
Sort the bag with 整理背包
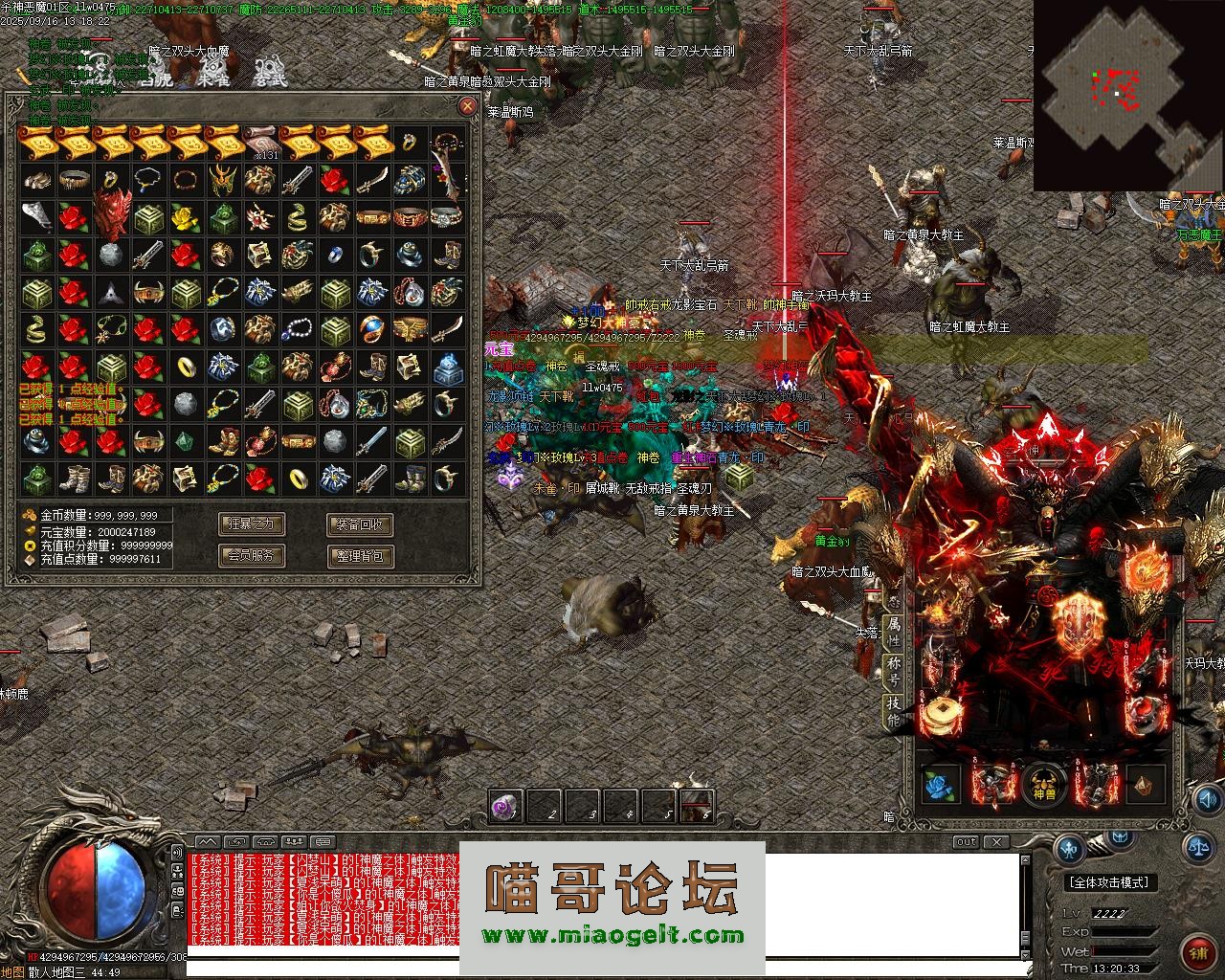[360, 554]
